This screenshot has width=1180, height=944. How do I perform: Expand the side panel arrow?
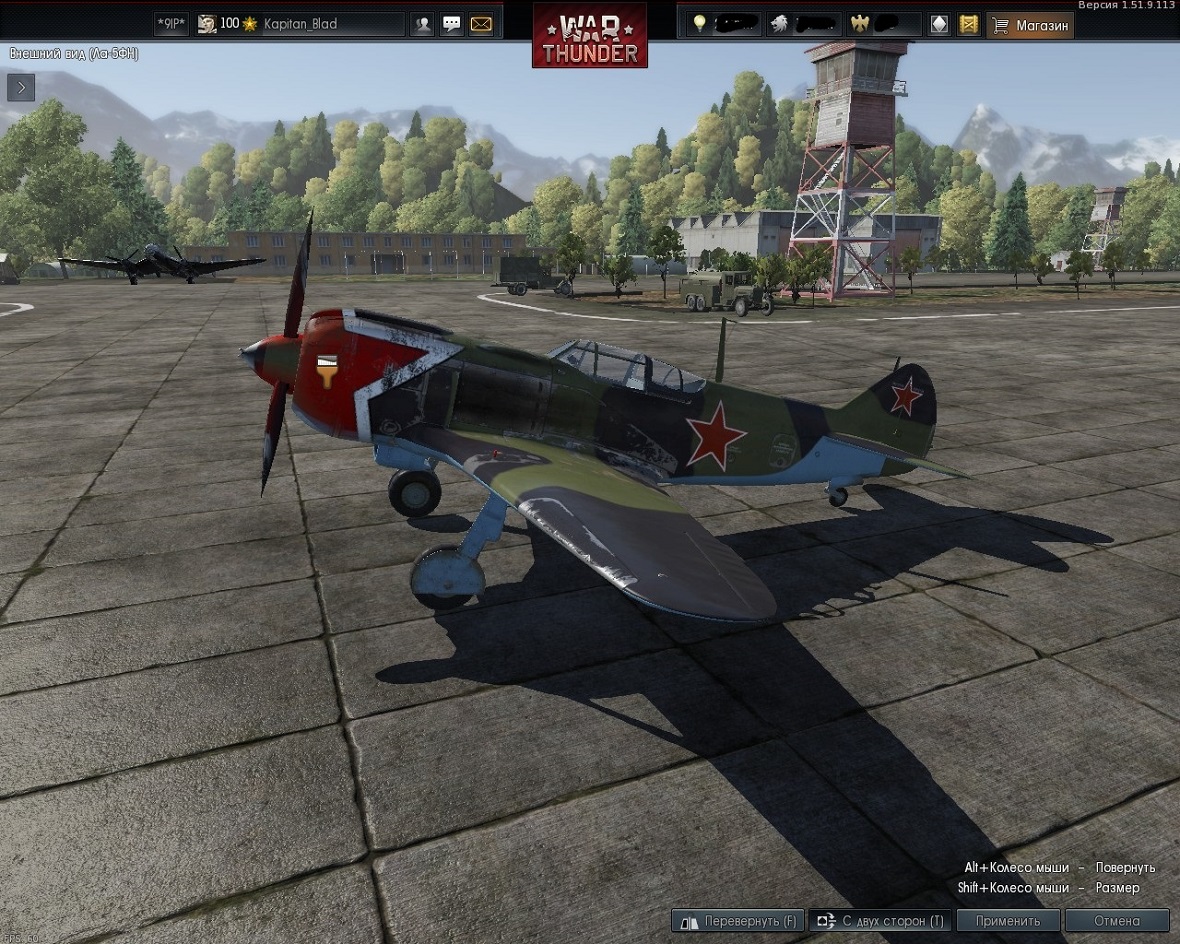[21, 87]
